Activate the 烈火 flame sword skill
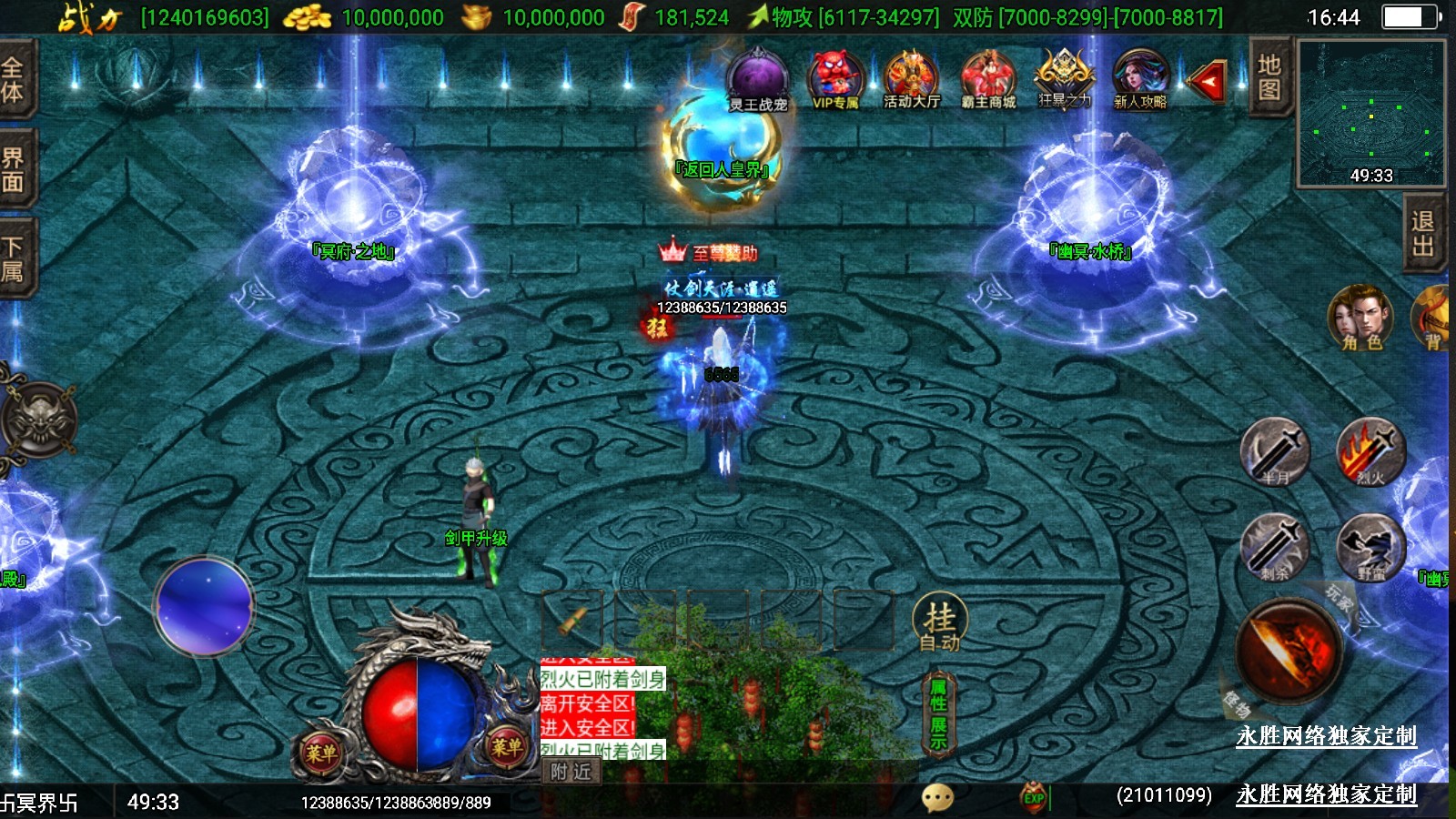The height and width of the screenshot is (819, 1456). [x=1370, y=451]
